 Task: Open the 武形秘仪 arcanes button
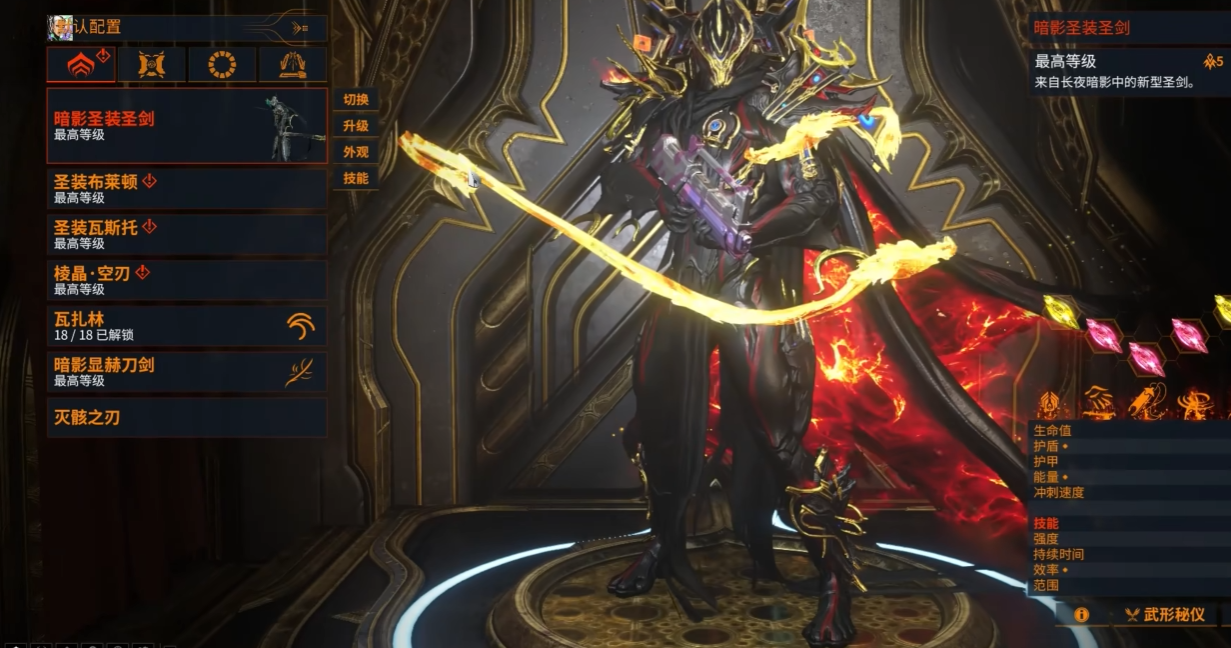click(x=1165, y=615)
